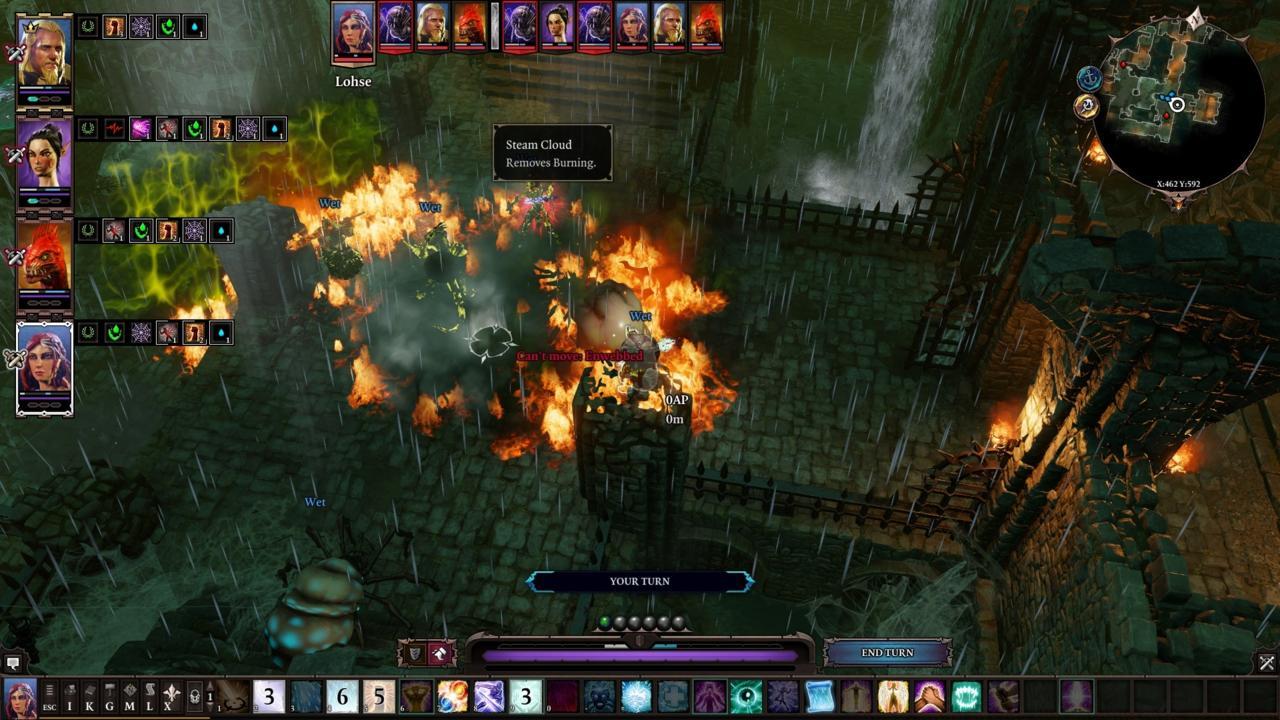
Task: Use the green fanged jaws skill
Action: point(966,696)
